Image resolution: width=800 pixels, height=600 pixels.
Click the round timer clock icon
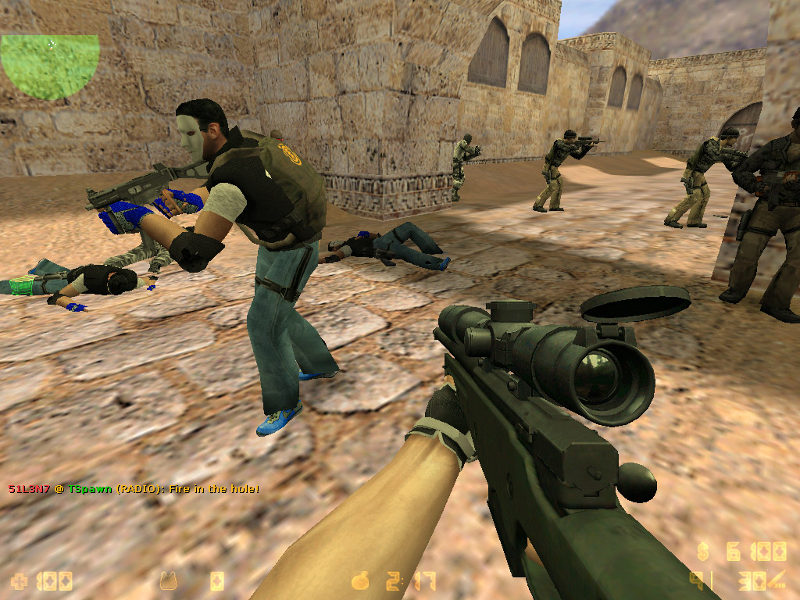pyautogui.click(x=361, y=580)
